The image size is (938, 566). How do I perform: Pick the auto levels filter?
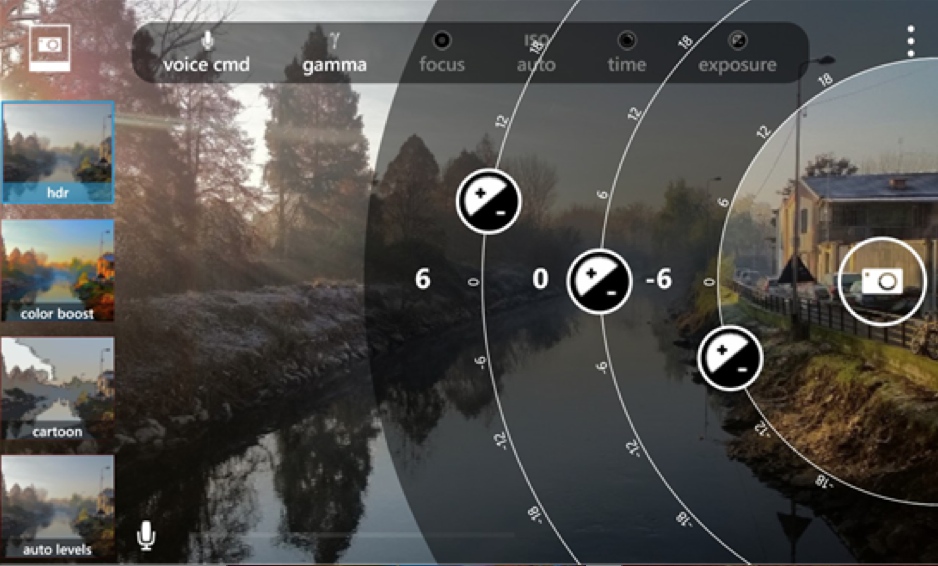pos(58,507)
